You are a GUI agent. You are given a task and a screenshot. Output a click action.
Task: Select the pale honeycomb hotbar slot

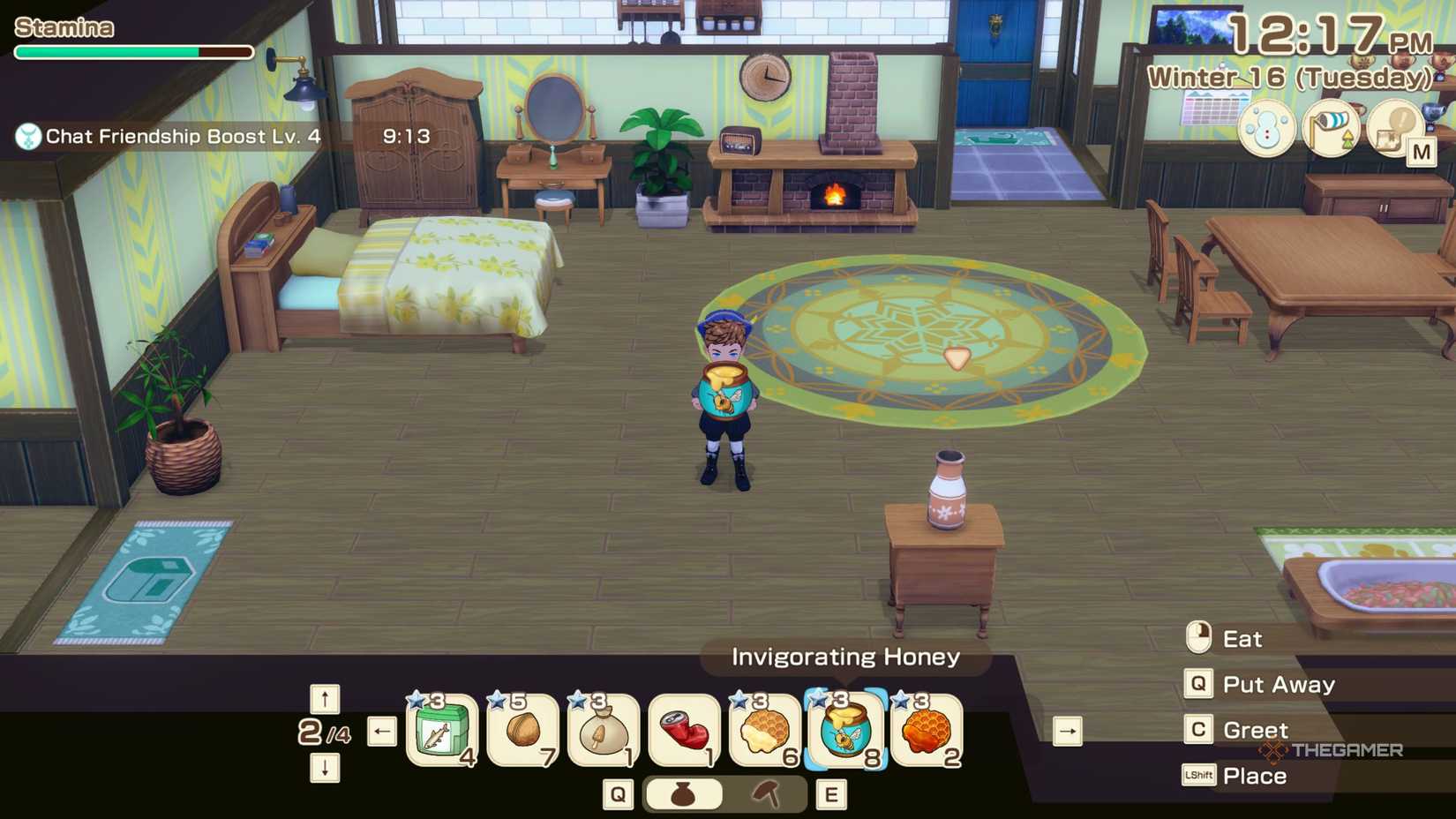tap(765, 730)
